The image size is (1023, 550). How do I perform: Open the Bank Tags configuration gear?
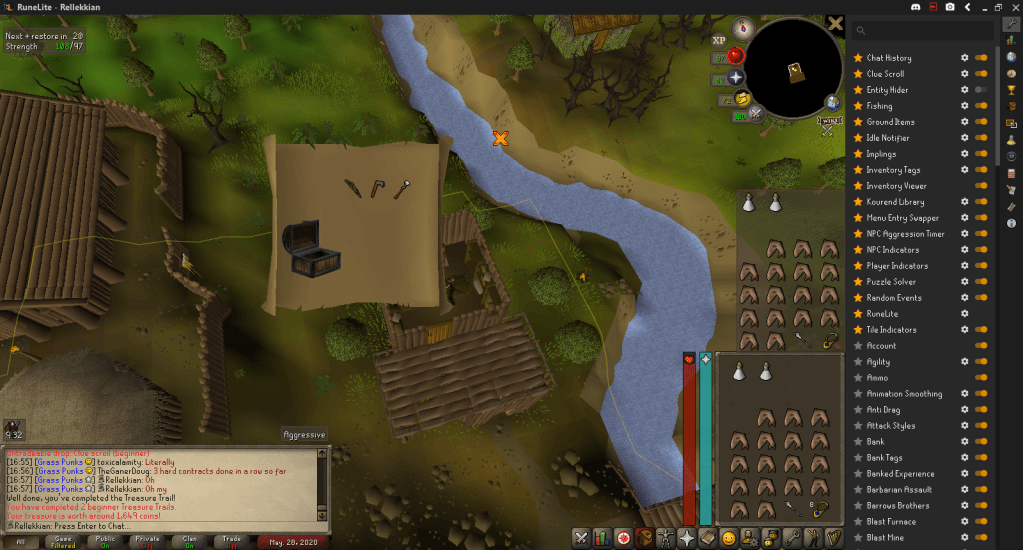(964, 458)
